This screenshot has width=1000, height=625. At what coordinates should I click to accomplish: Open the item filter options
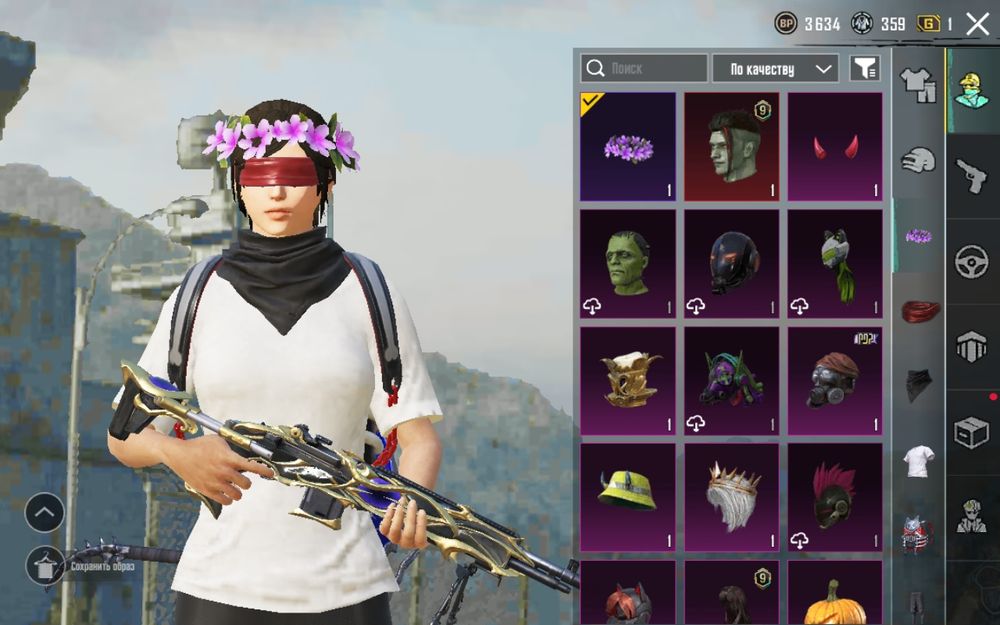coord(864,68)
